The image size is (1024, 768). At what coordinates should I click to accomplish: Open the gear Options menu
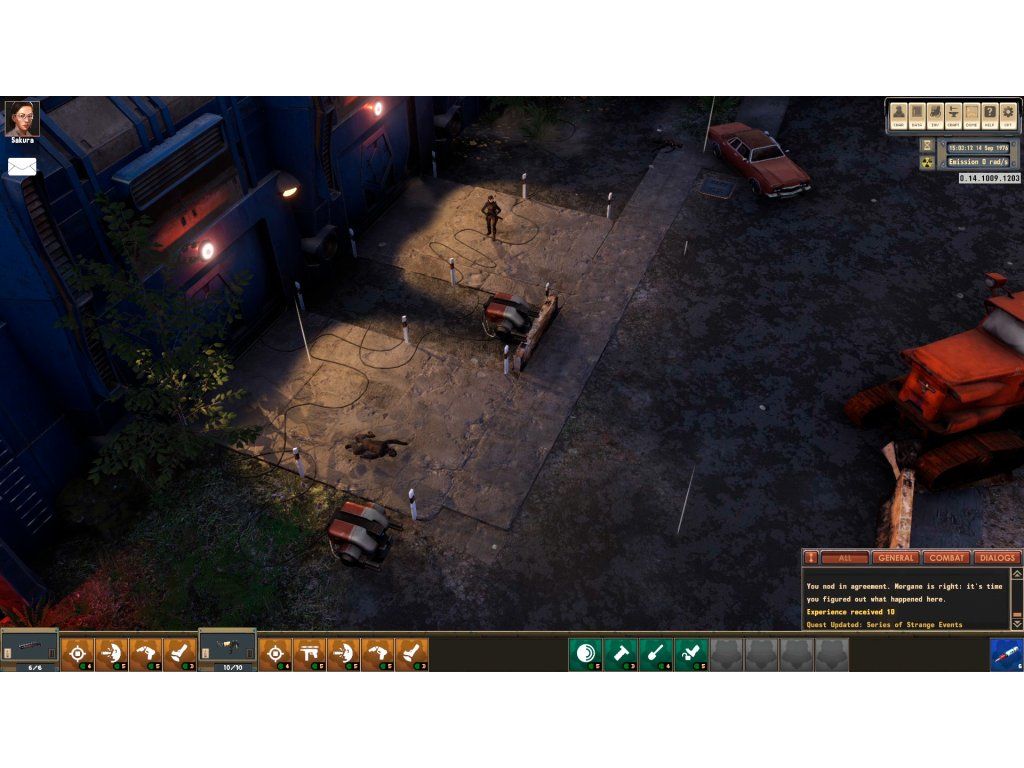tap(1007, 114)
